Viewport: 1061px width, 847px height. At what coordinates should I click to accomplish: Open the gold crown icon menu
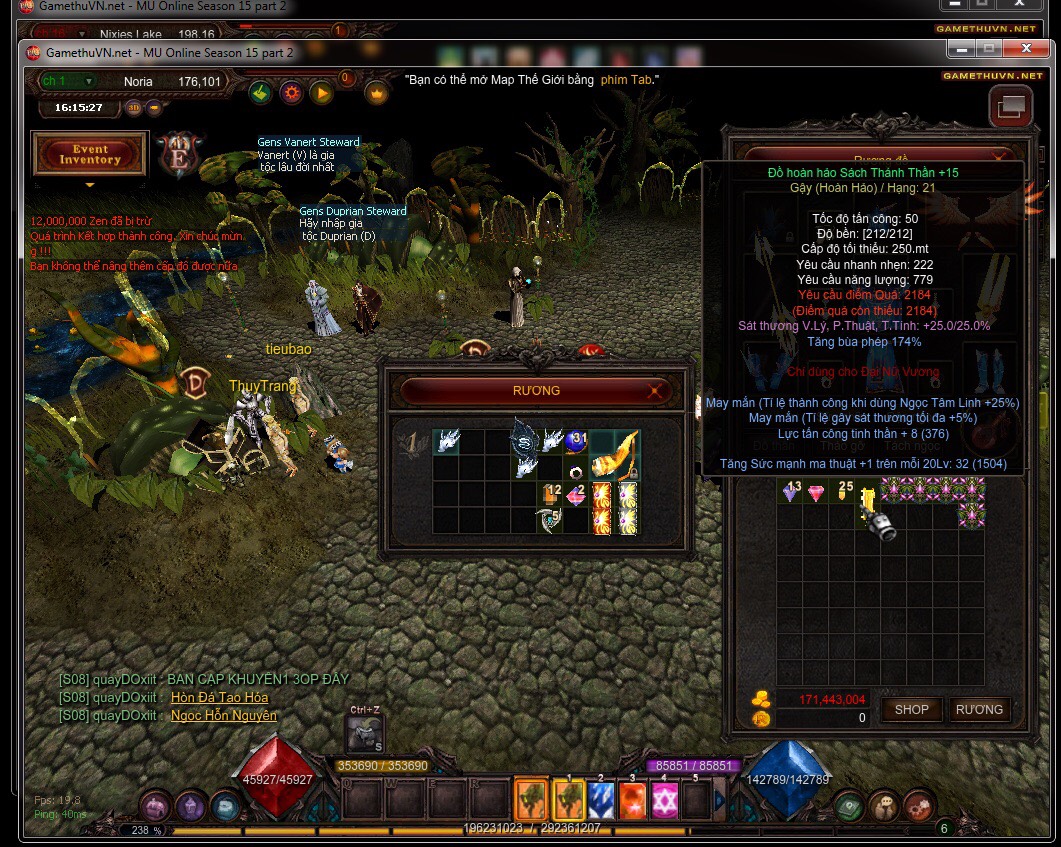pyautogui.click(x=377, y=93)
